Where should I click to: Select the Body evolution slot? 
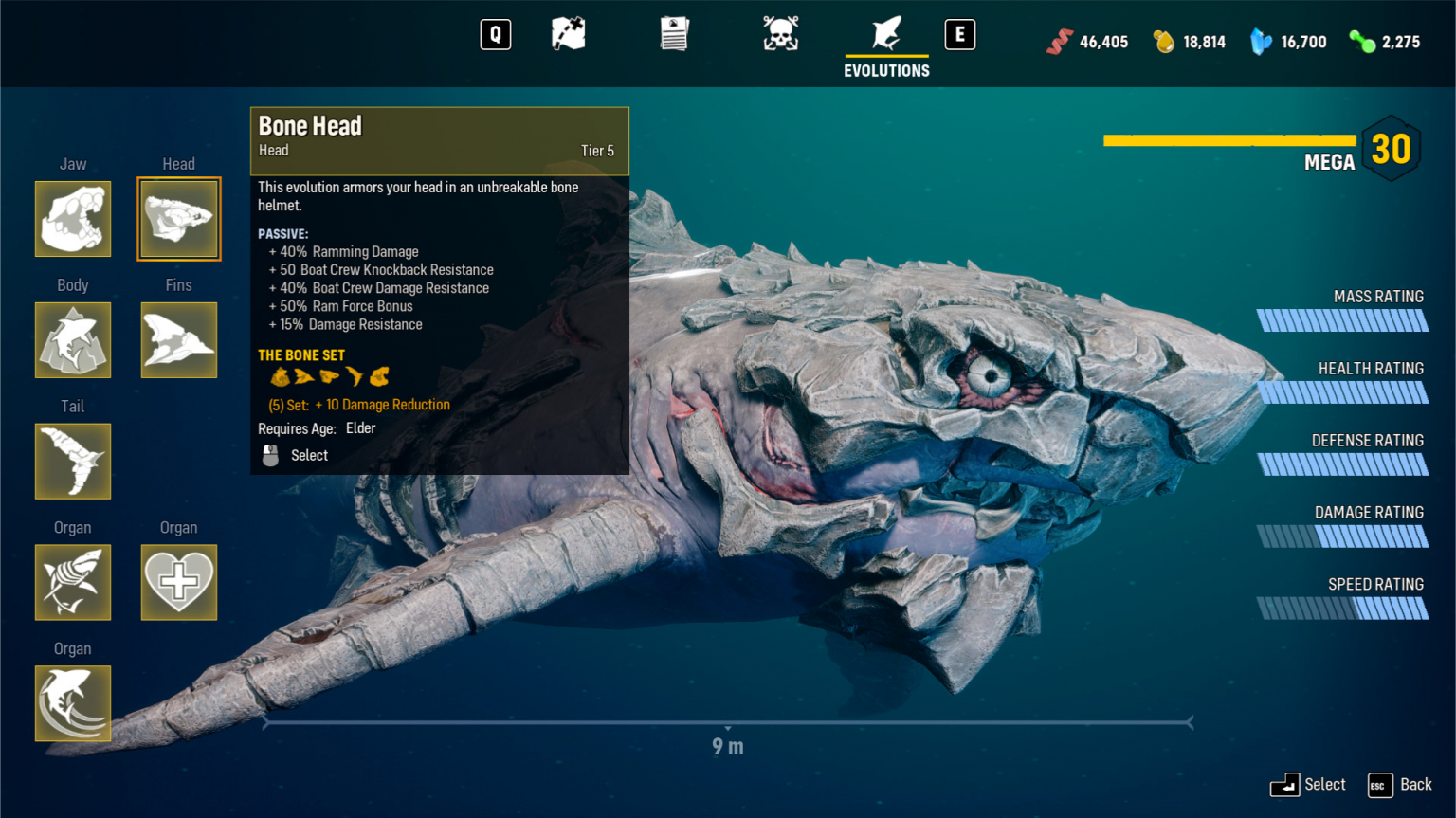pos(73,340)
